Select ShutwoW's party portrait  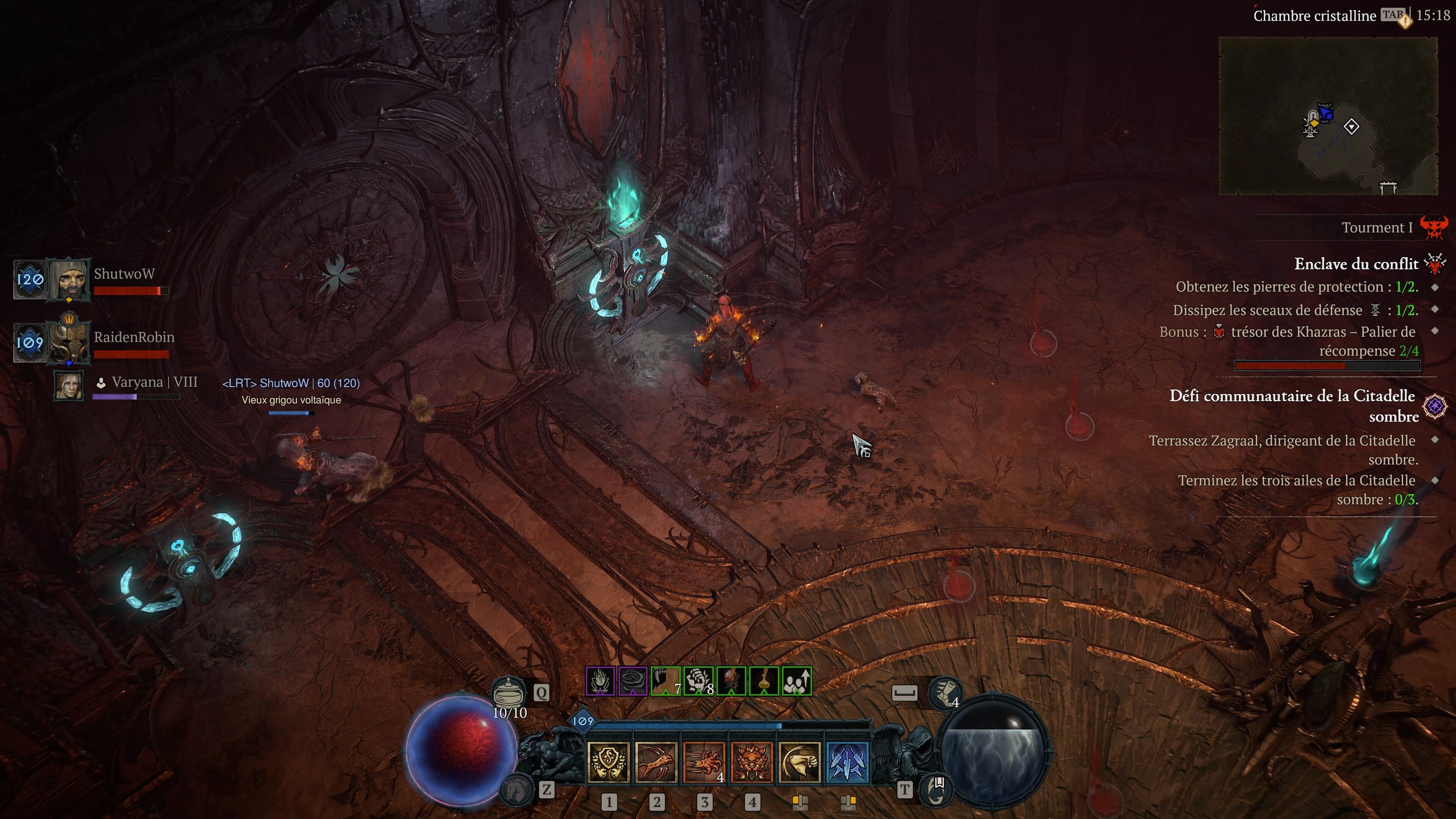click(69, 279)
